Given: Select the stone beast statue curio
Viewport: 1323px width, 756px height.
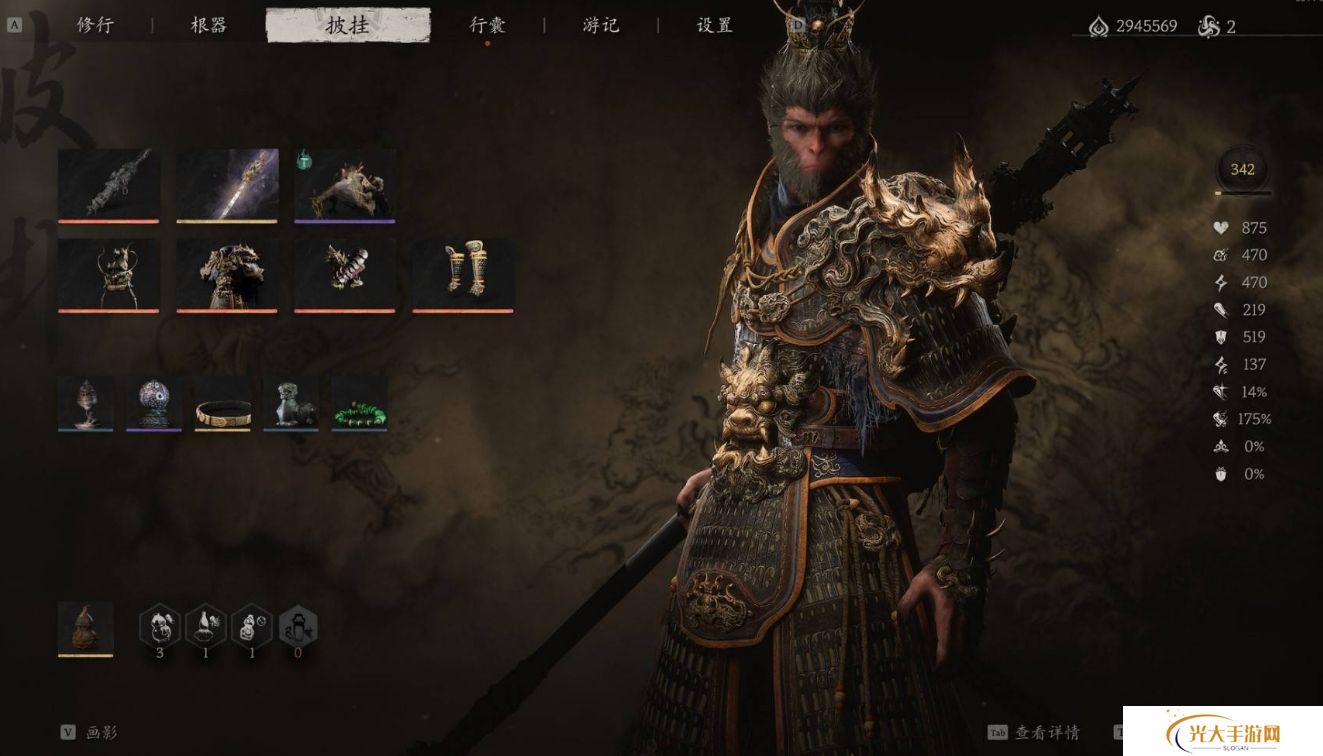Looking at the screenshot, I should 291,403.
